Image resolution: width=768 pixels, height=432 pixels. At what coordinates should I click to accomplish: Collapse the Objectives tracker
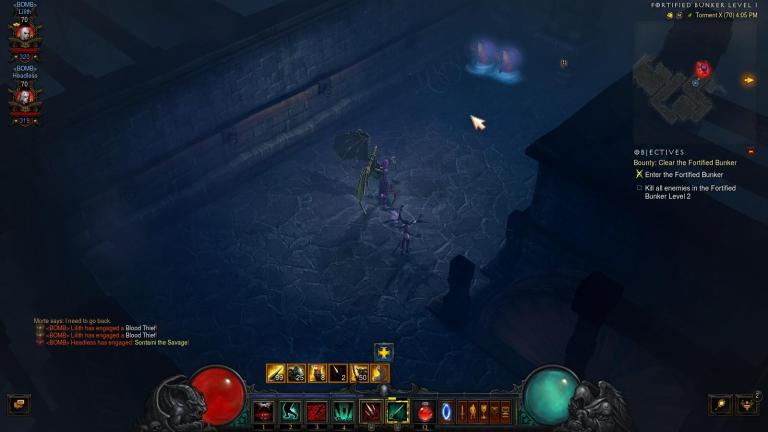(x=751, y=152)
